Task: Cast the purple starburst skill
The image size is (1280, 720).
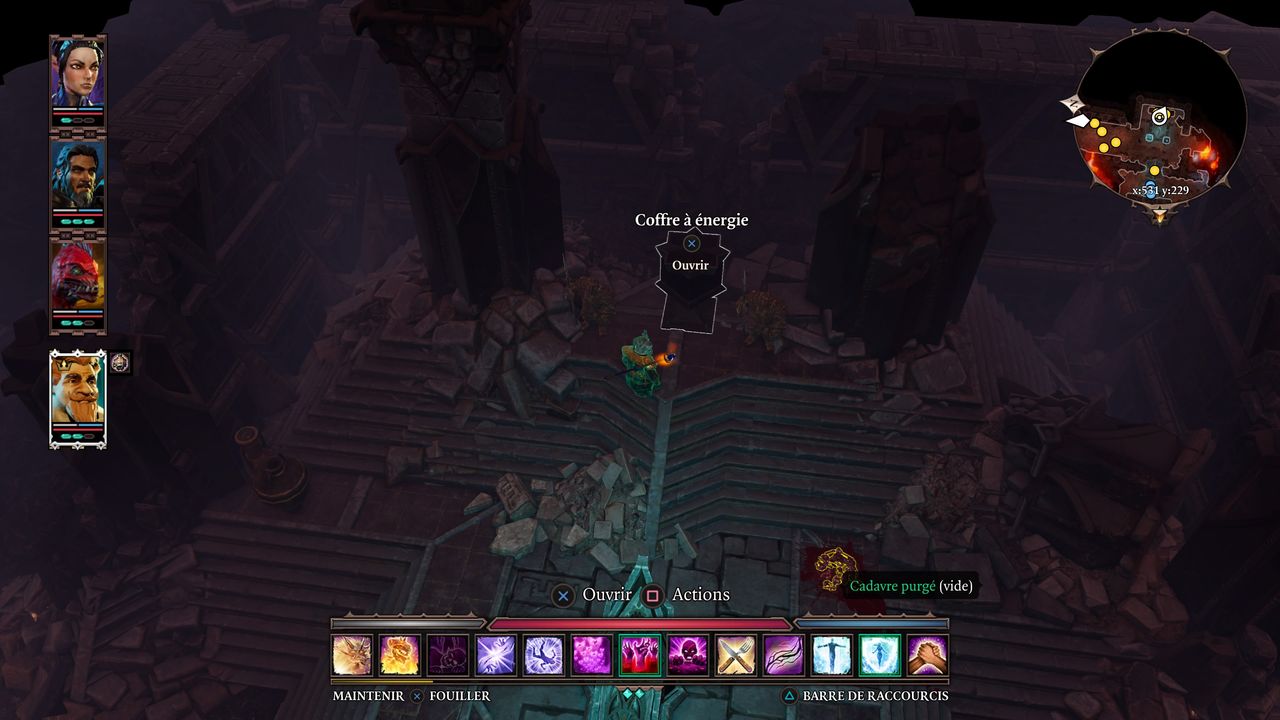Action: pyautogui.click(x=496, y=655)
